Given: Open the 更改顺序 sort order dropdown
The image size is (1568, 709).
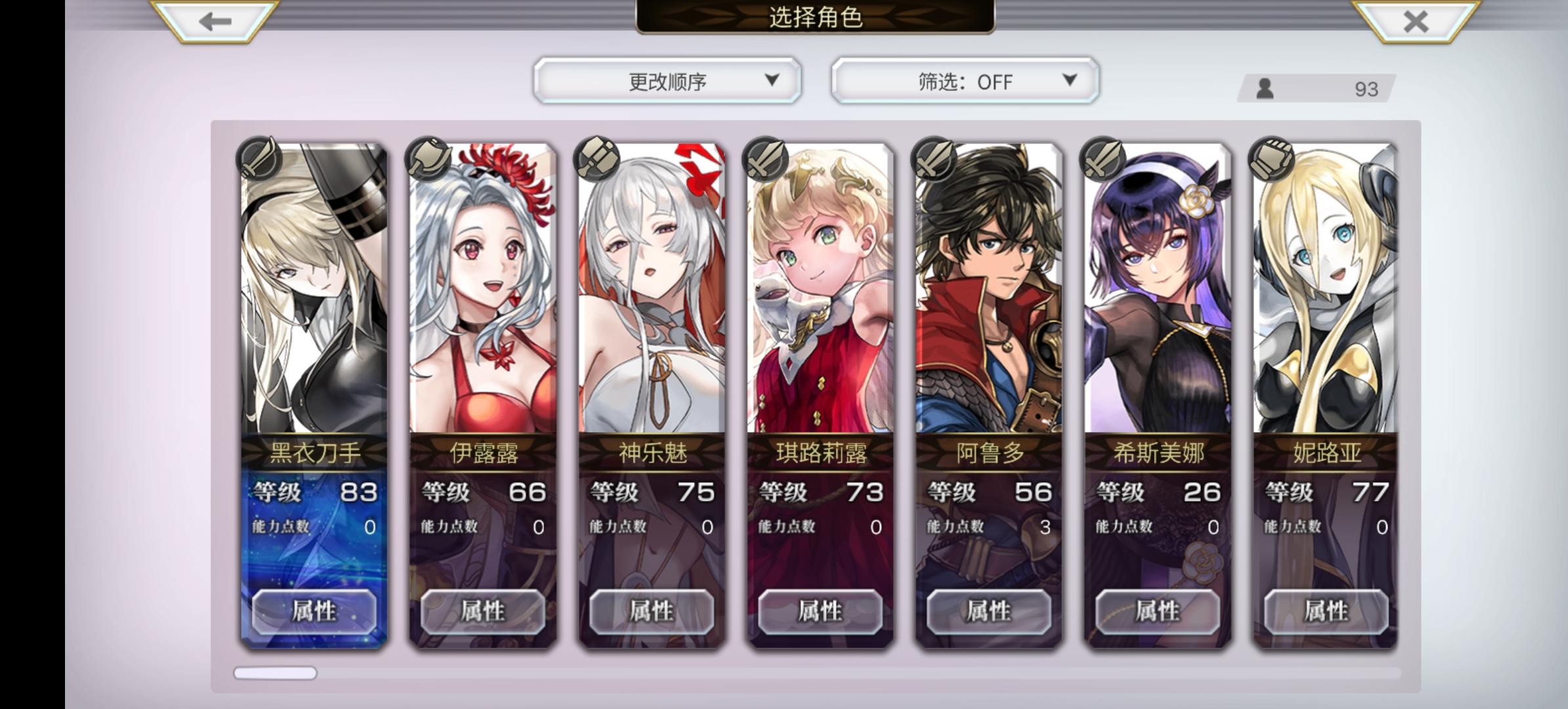Looking at the screenshot, I should click(666, 80).
